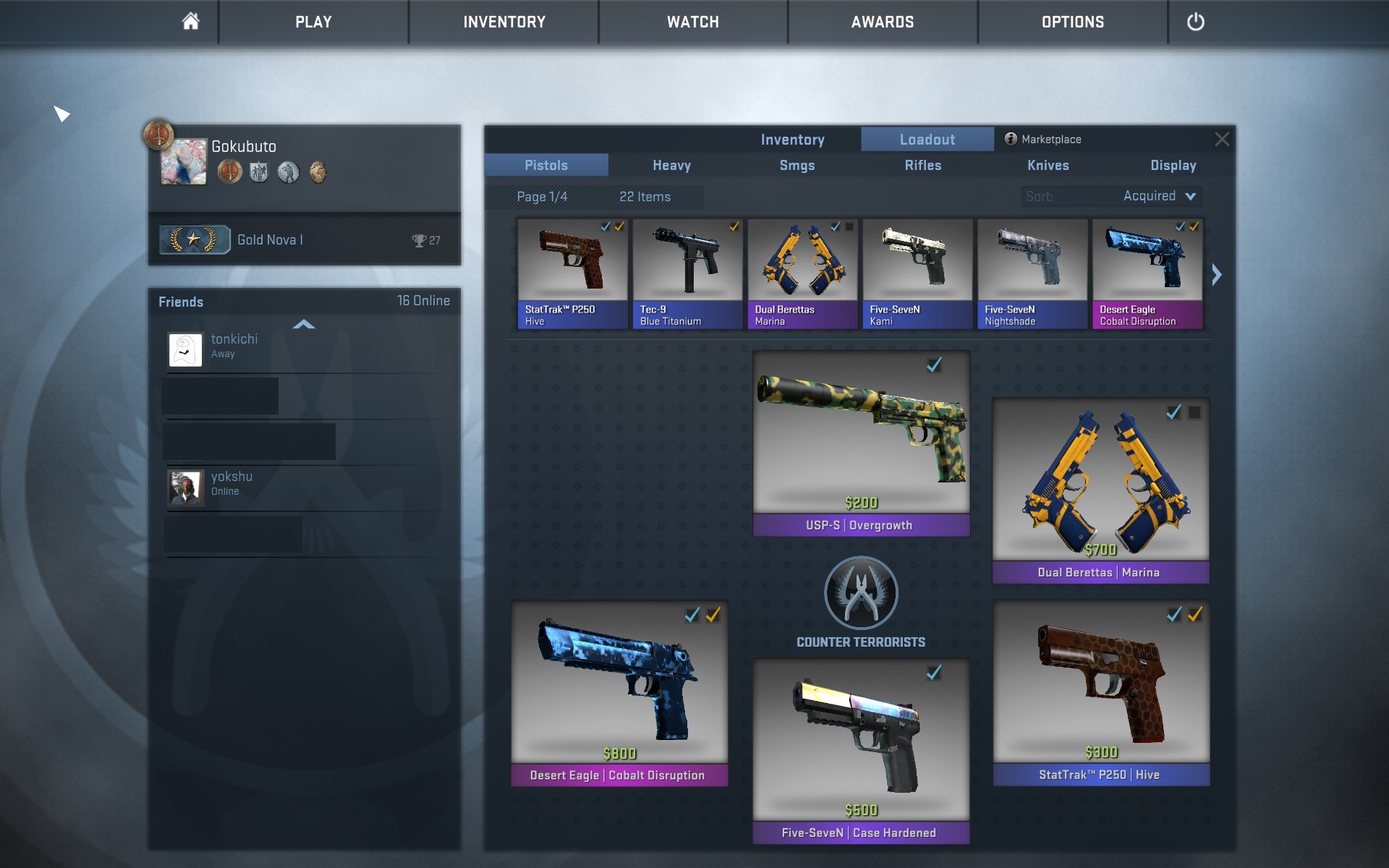Pick the Desert Eagle Cobalt Disruption loadout slot
The width and height of the screenshot is (1389, 868).
(619, 692)
